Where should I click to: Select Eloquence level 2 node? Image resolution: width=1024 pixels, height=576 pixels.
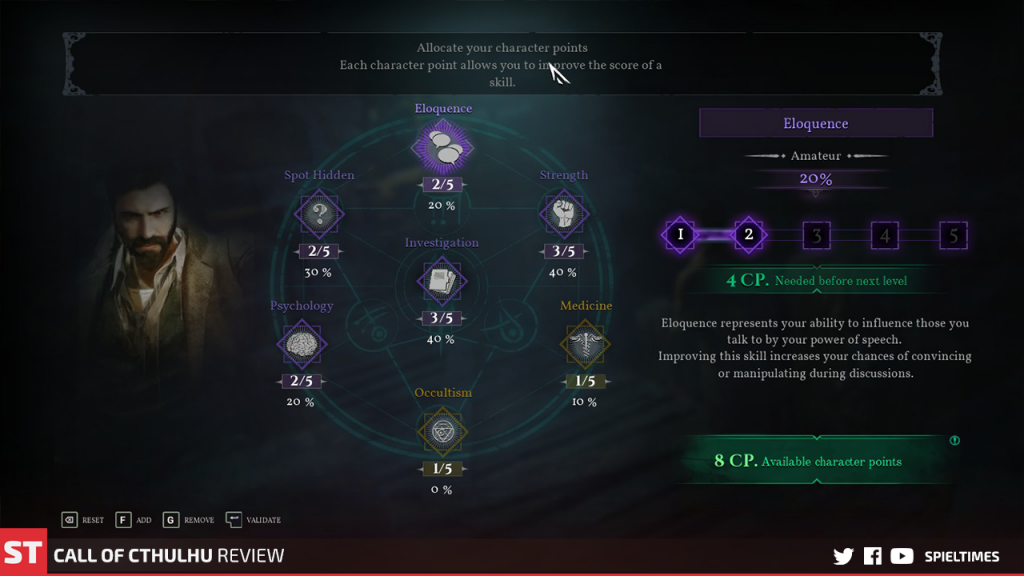pyautogui.click(x=748, y=236)
